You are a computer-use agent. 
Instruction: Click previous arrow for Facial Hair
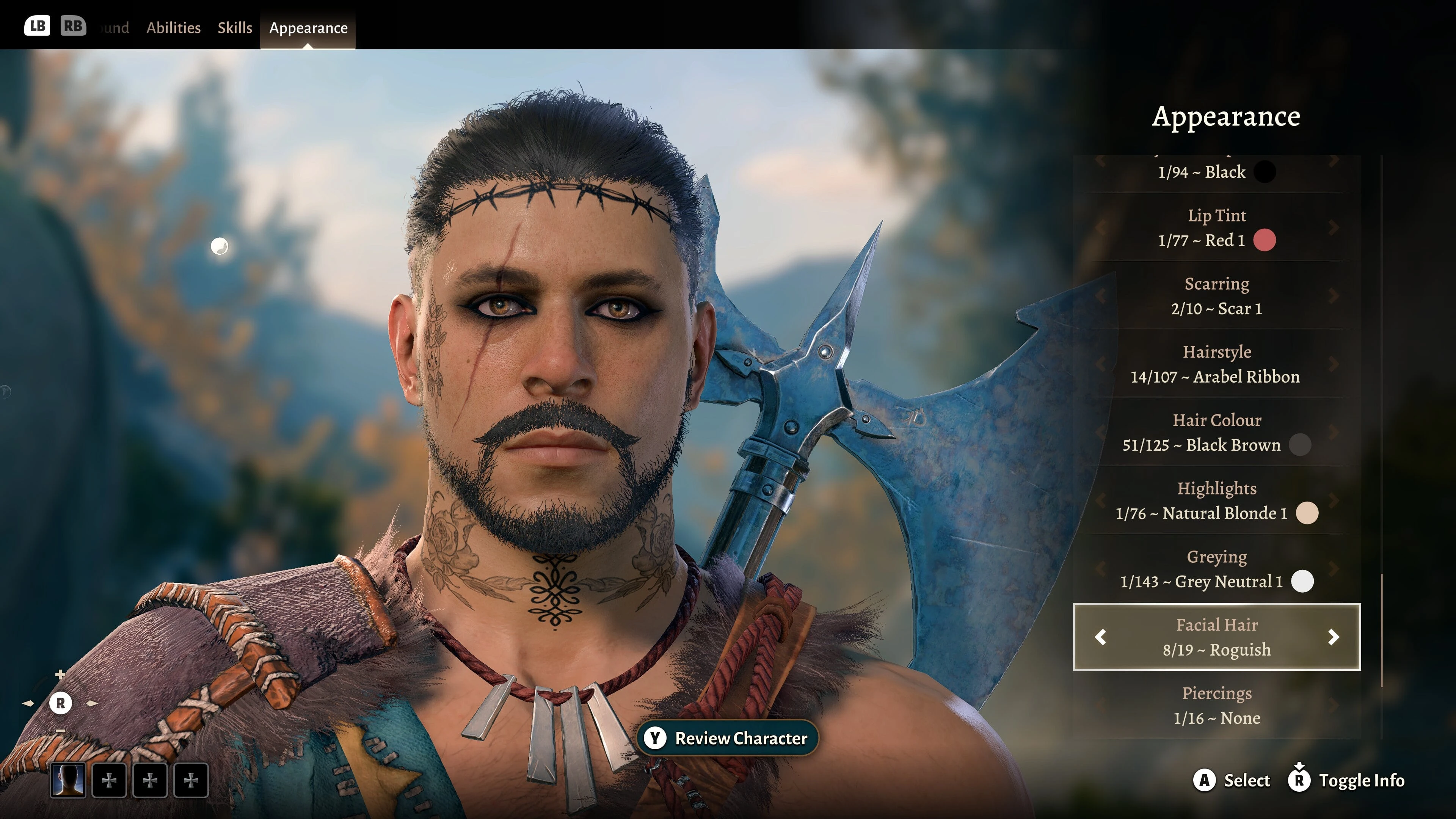(x=1100, y=637)
